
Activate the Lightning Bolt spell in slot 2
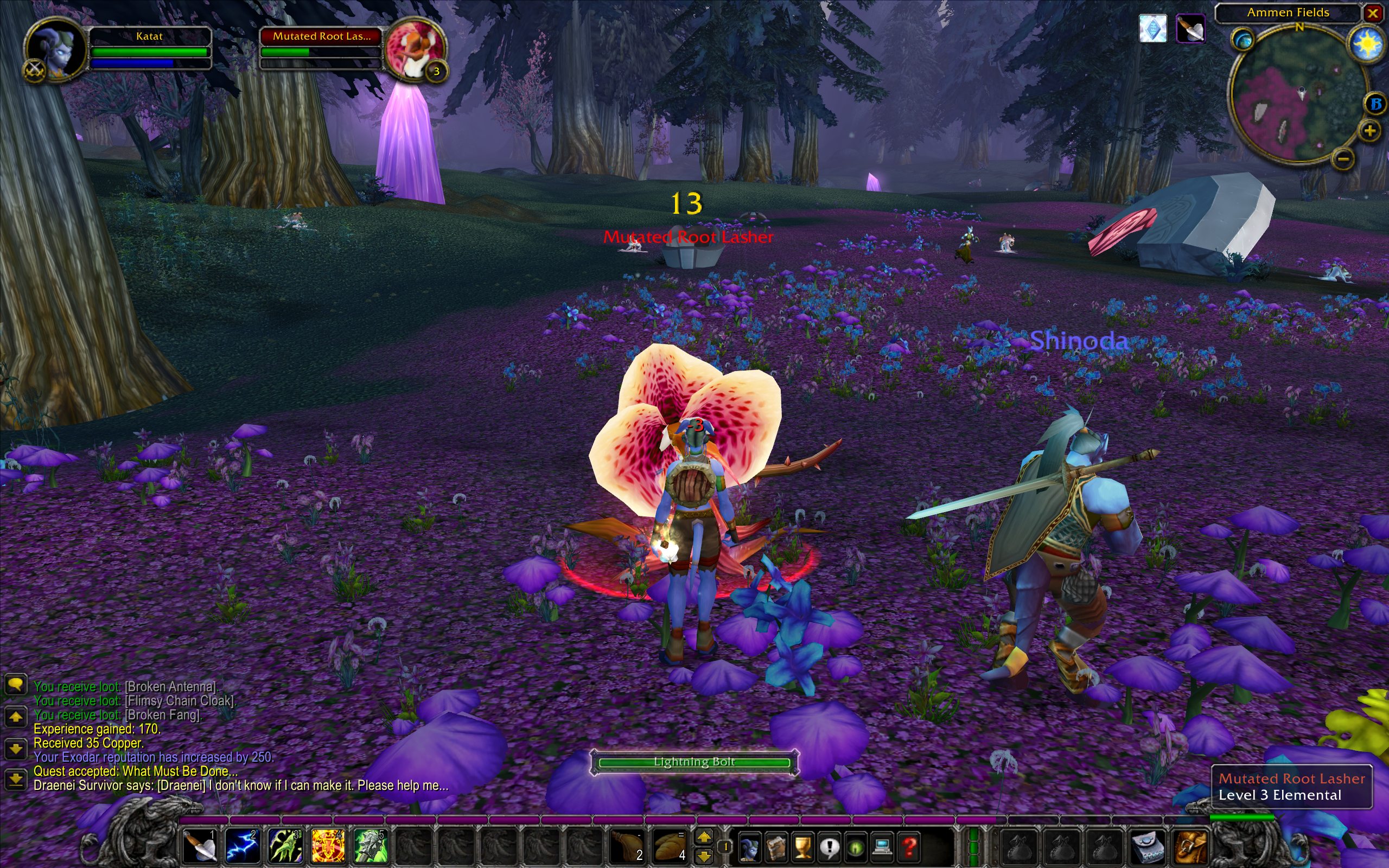click(x=241, y=846)
